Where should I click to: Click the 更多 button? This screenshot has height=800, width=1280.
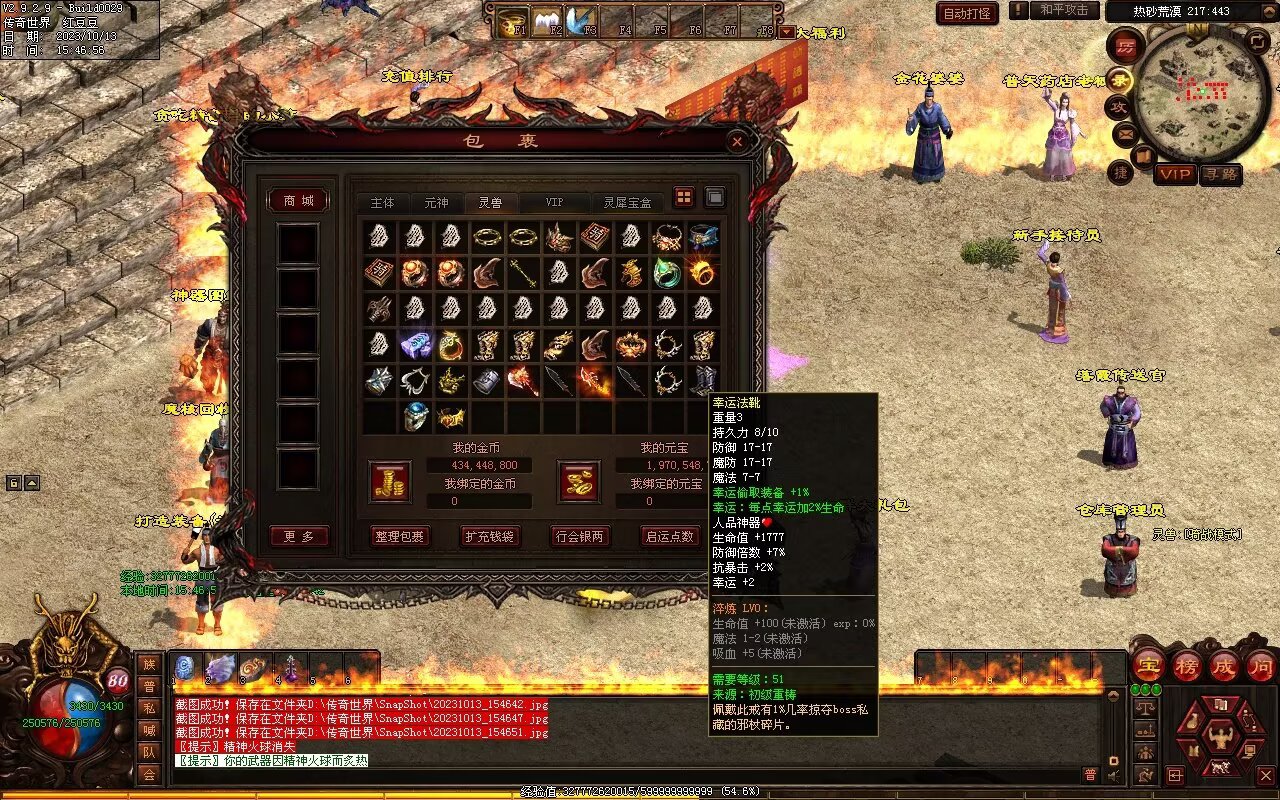pyautogui.click(x=299, y=537)
